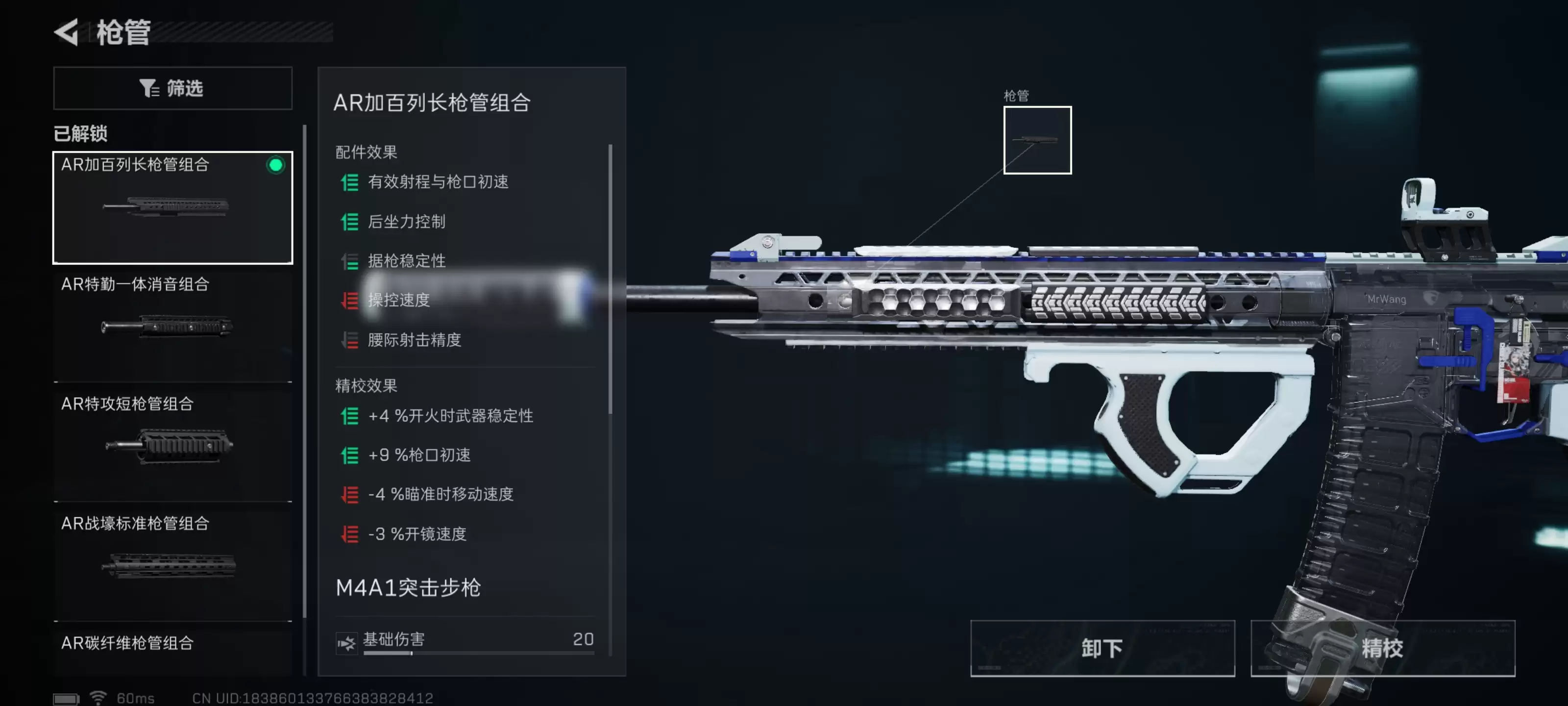Click the 枪管 attachment preview thumbnail

[x=1037, y=141]
